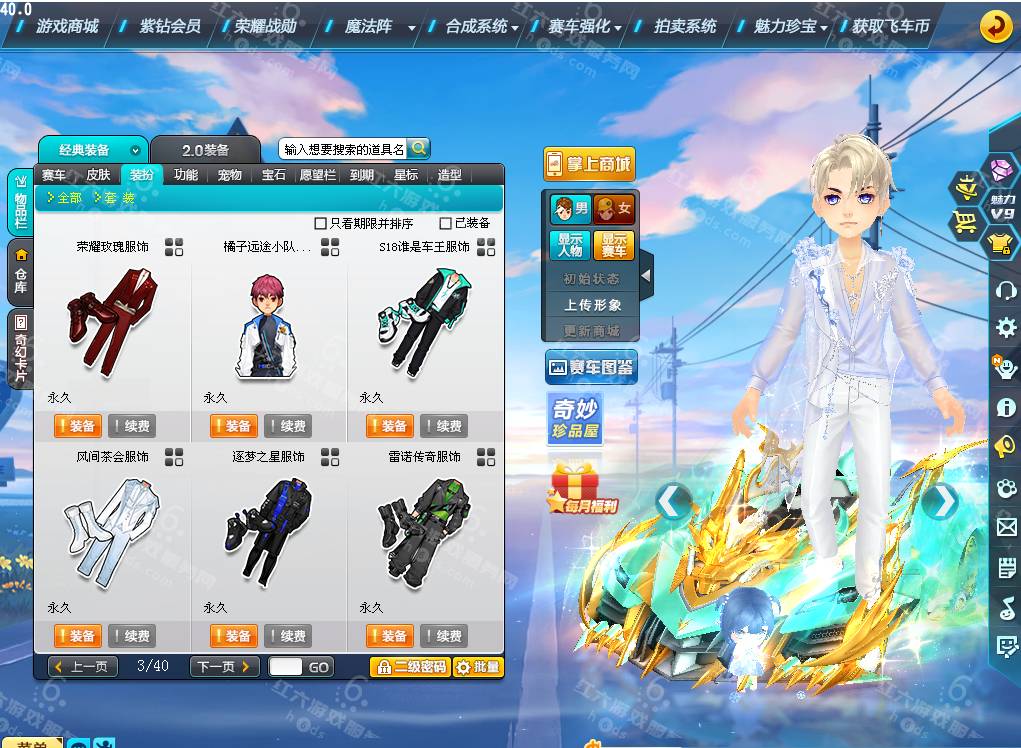Click the 批量 batch button
This screenshot has height=748, width=1021.
pyautogui.click(x=478, y=667)
